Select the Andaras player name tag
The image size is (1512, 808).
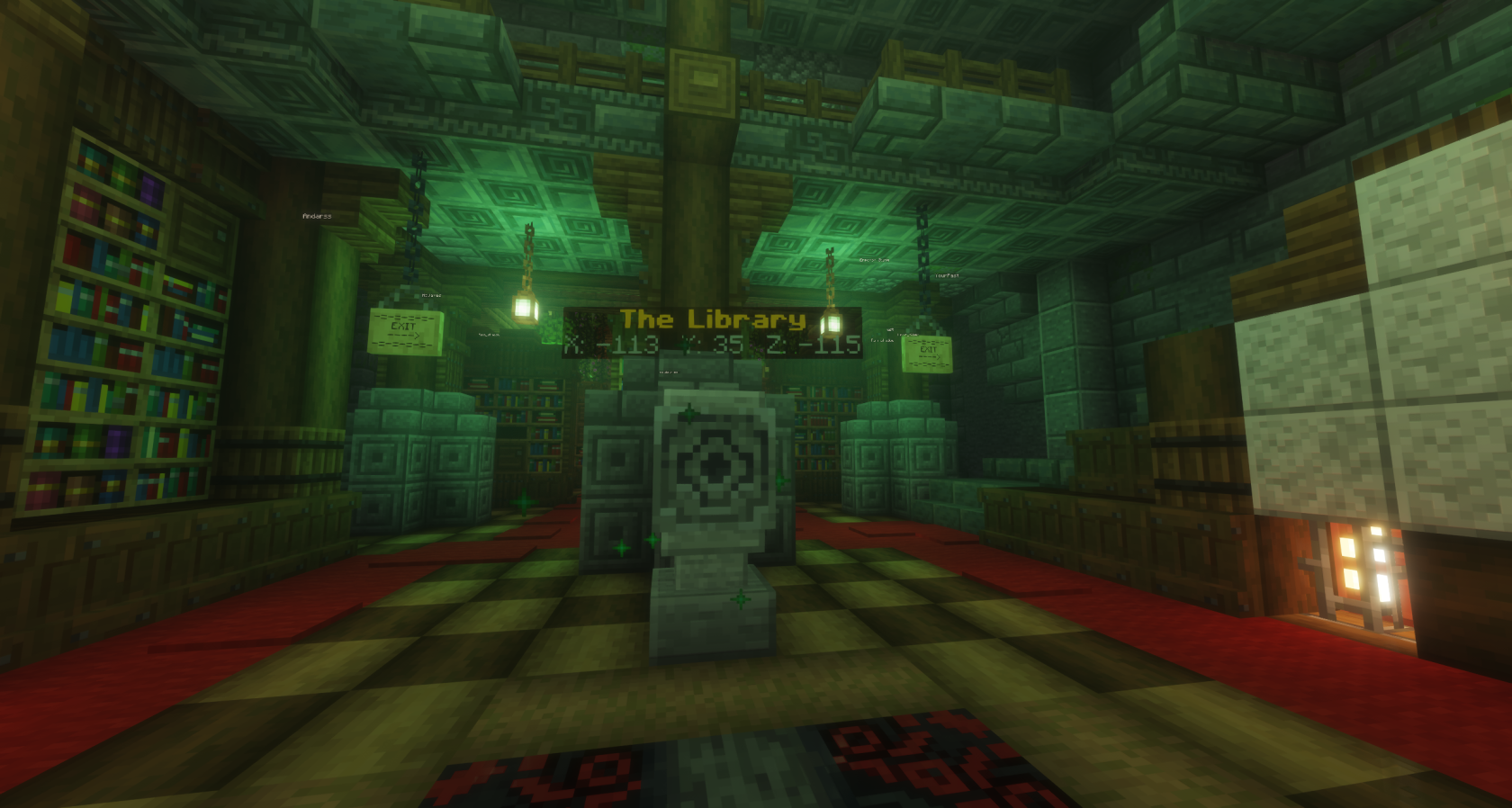317,216
